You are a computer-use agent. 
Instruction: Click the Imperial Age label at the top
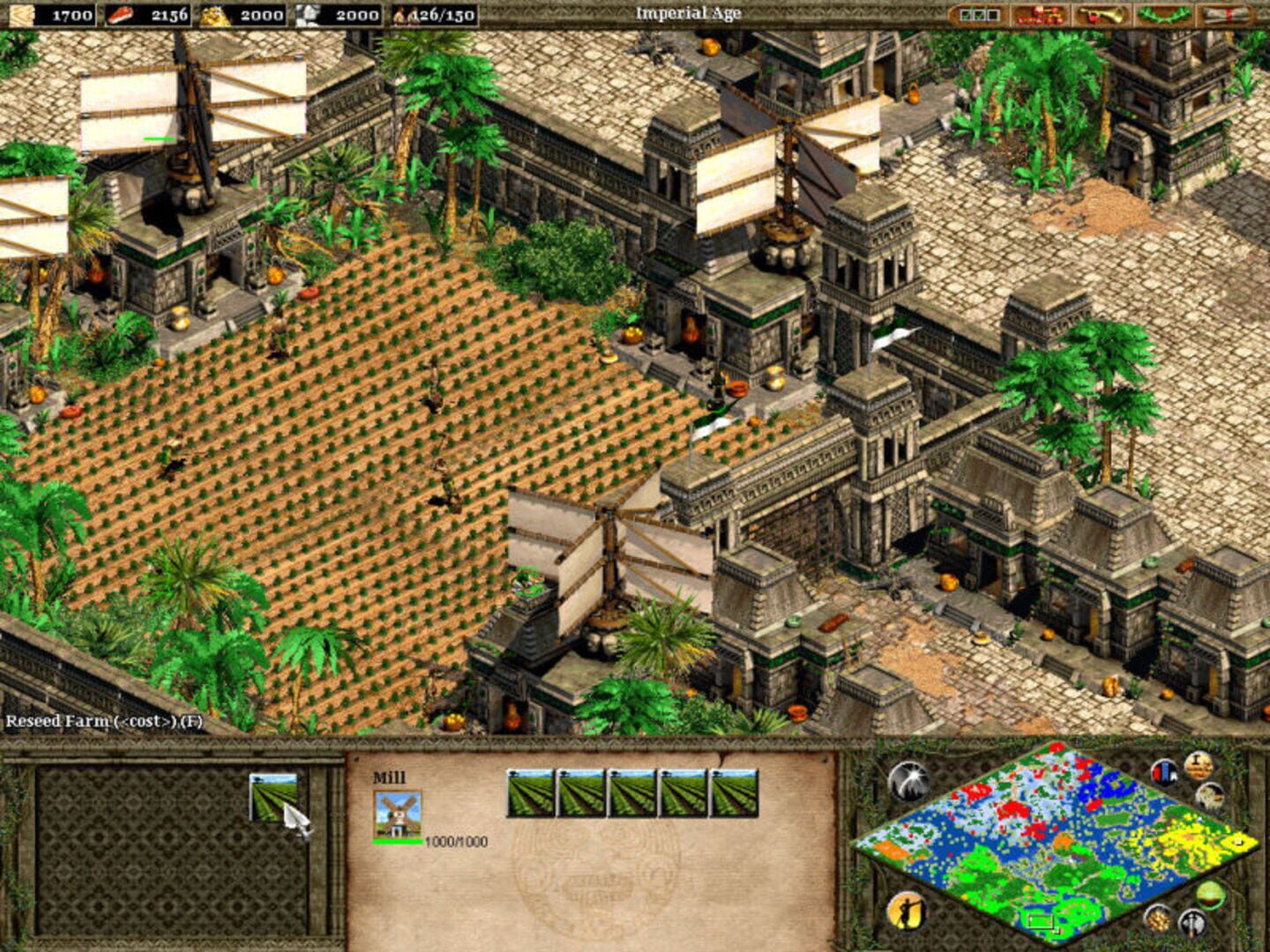[x=689, y=13]
